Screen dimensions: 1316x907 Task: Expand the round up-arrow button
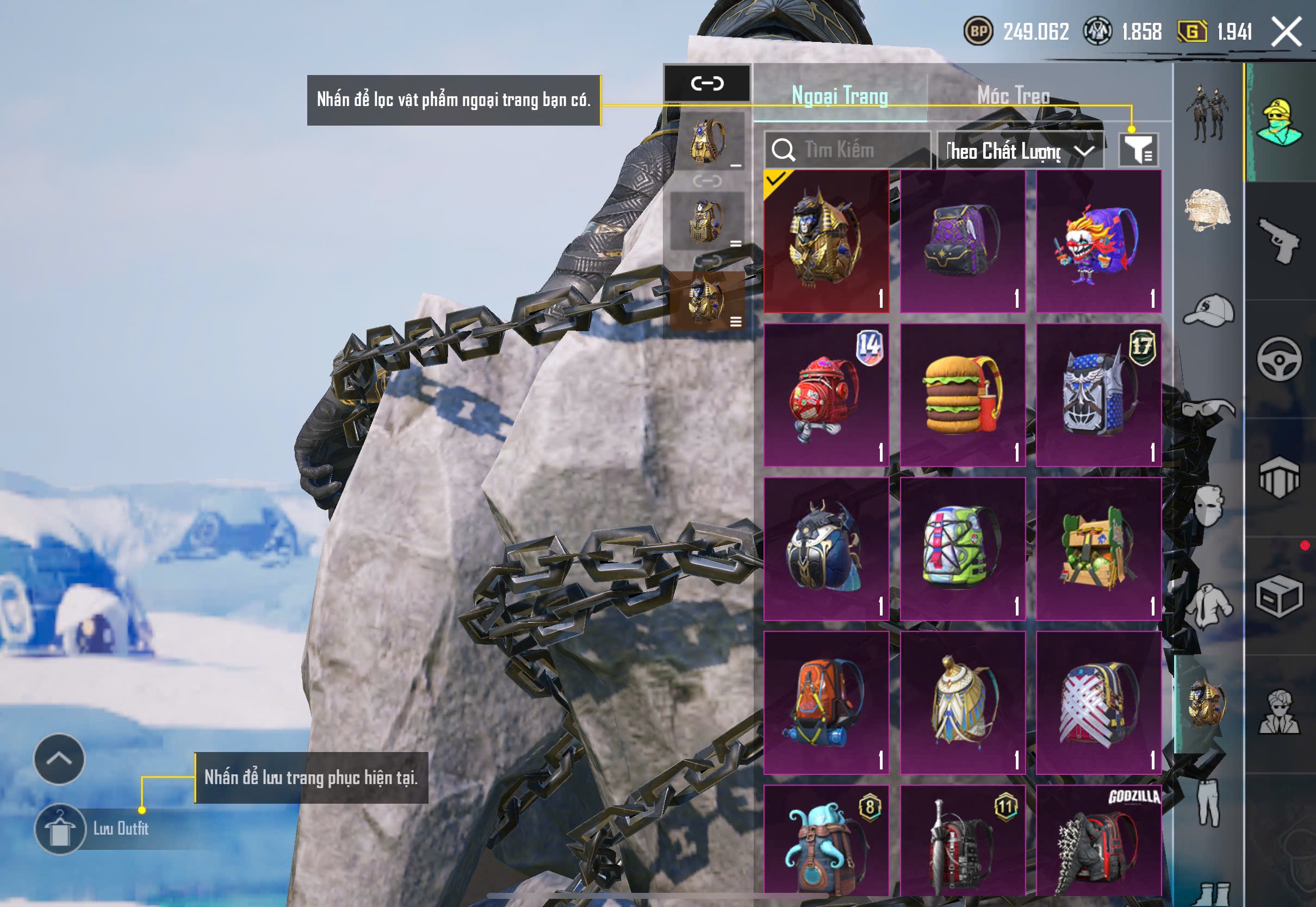59,759
